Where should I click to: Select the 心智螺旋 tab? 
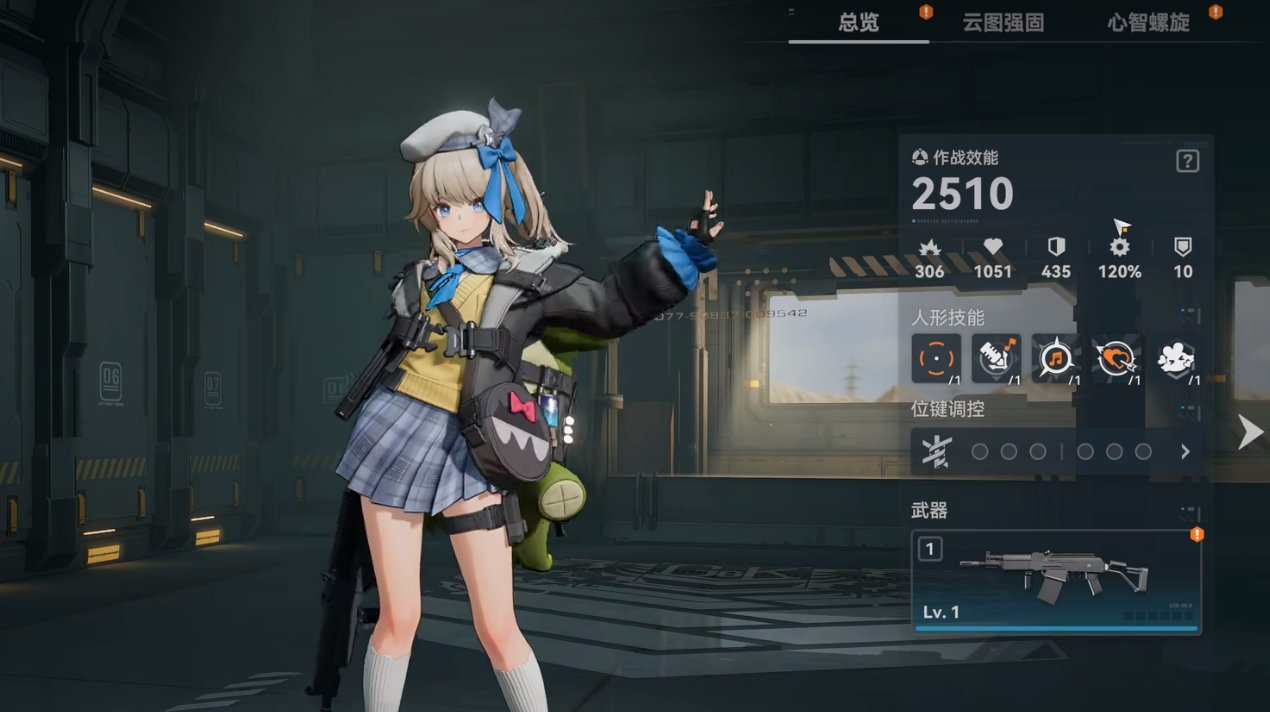[x=1148, y=22]
